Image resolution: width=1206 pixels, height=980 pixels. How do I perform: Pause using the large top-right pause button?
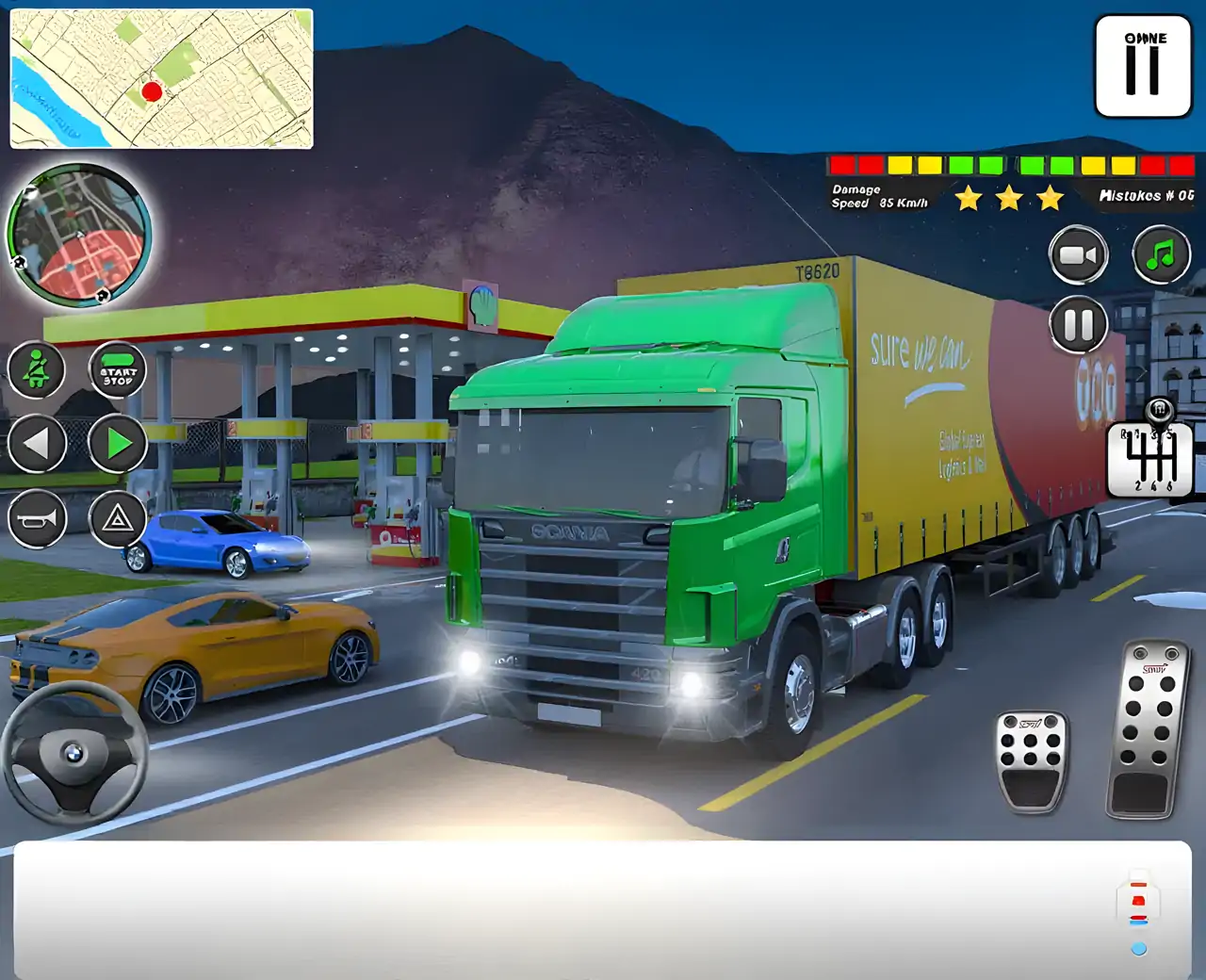click(1143, 66)
